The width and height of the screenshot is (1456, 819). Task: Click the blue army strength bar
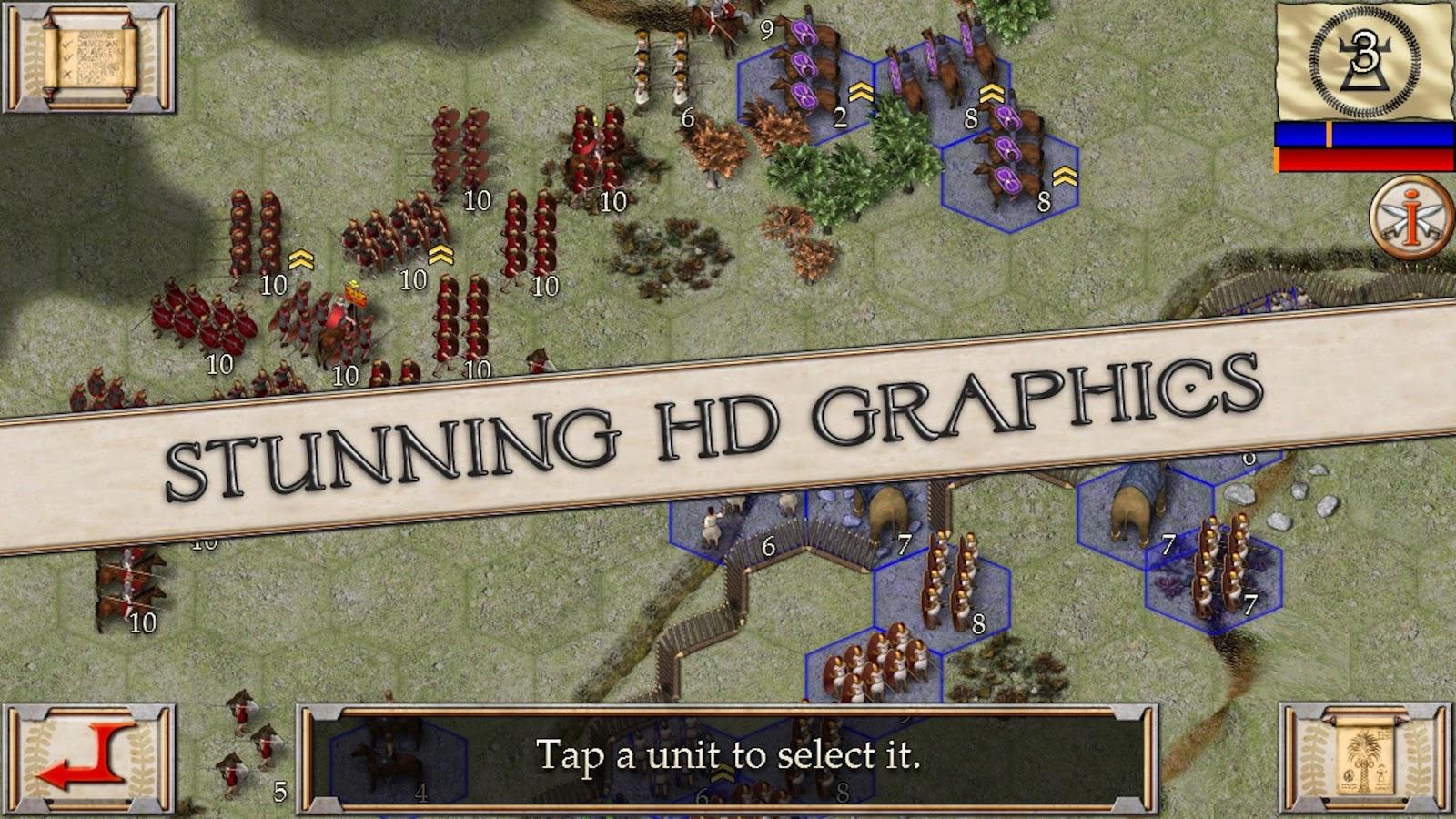pyautogui.click(x=1365, y=132)
